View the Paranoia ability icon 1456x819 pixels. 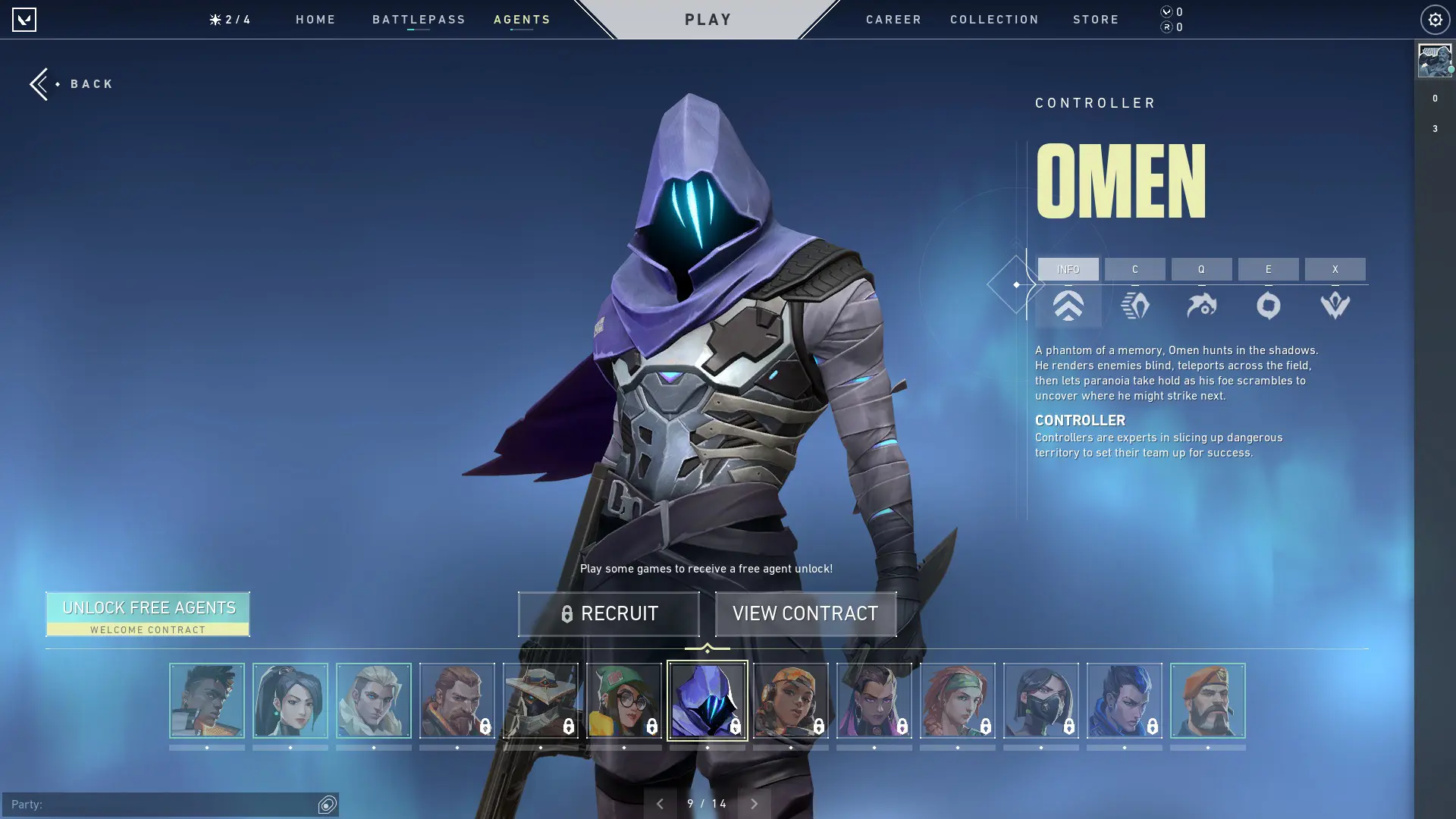[1203, 306]
